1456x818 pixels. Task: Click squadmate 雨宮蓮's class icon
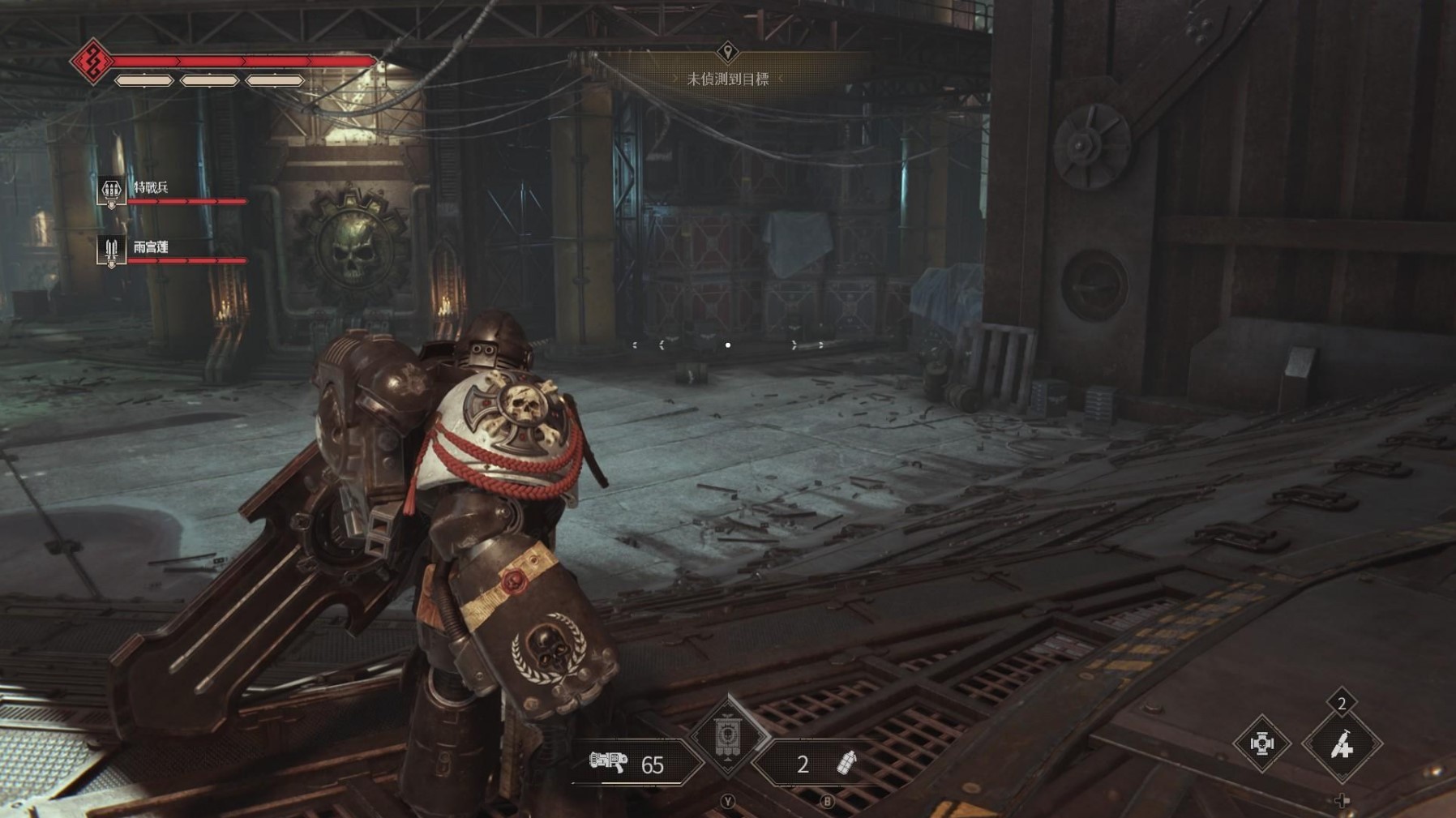point(111,250)
